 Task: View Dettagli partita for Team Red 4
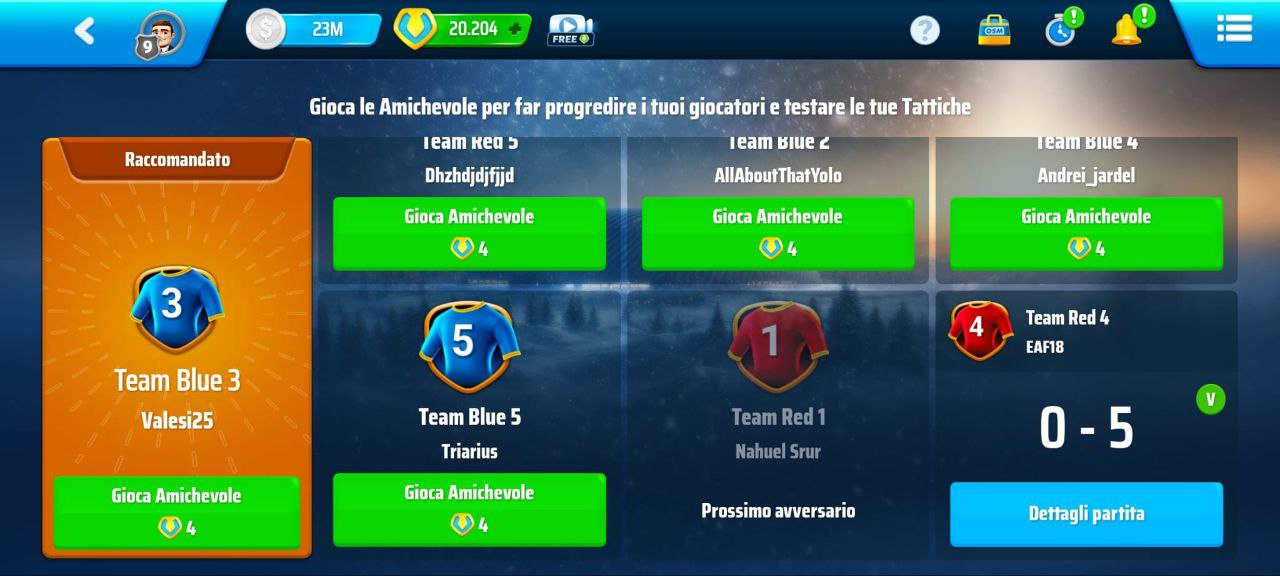pos(1086,514)
